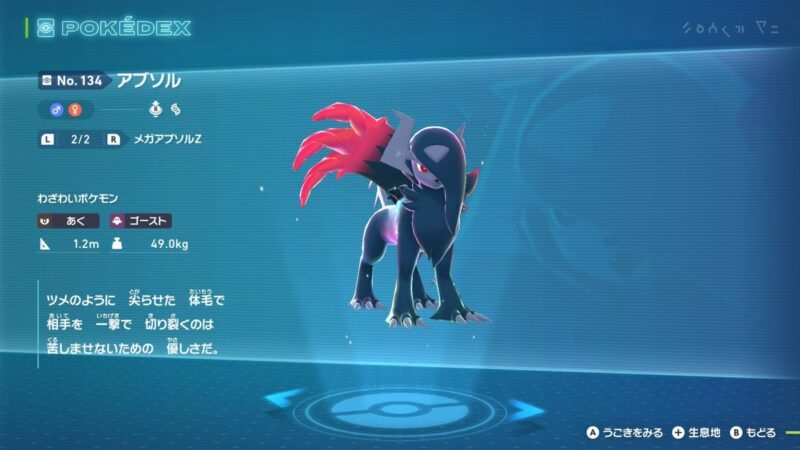Select the female gender icon
800x450 pixels.
tap(72, 110)
